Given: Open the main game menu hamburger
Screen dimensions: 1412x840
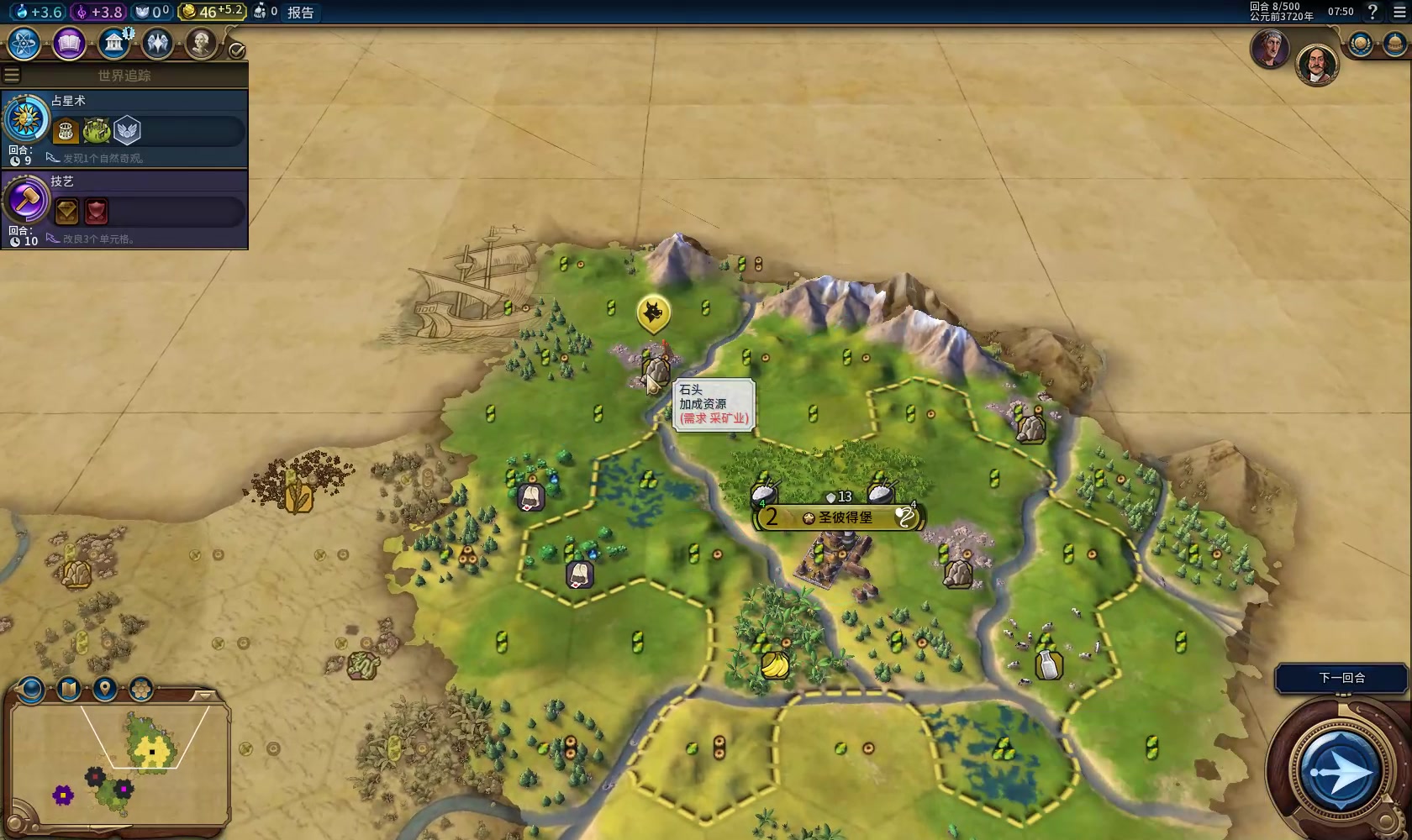Looking at the screenshot, I should (x=1399, y=12).
